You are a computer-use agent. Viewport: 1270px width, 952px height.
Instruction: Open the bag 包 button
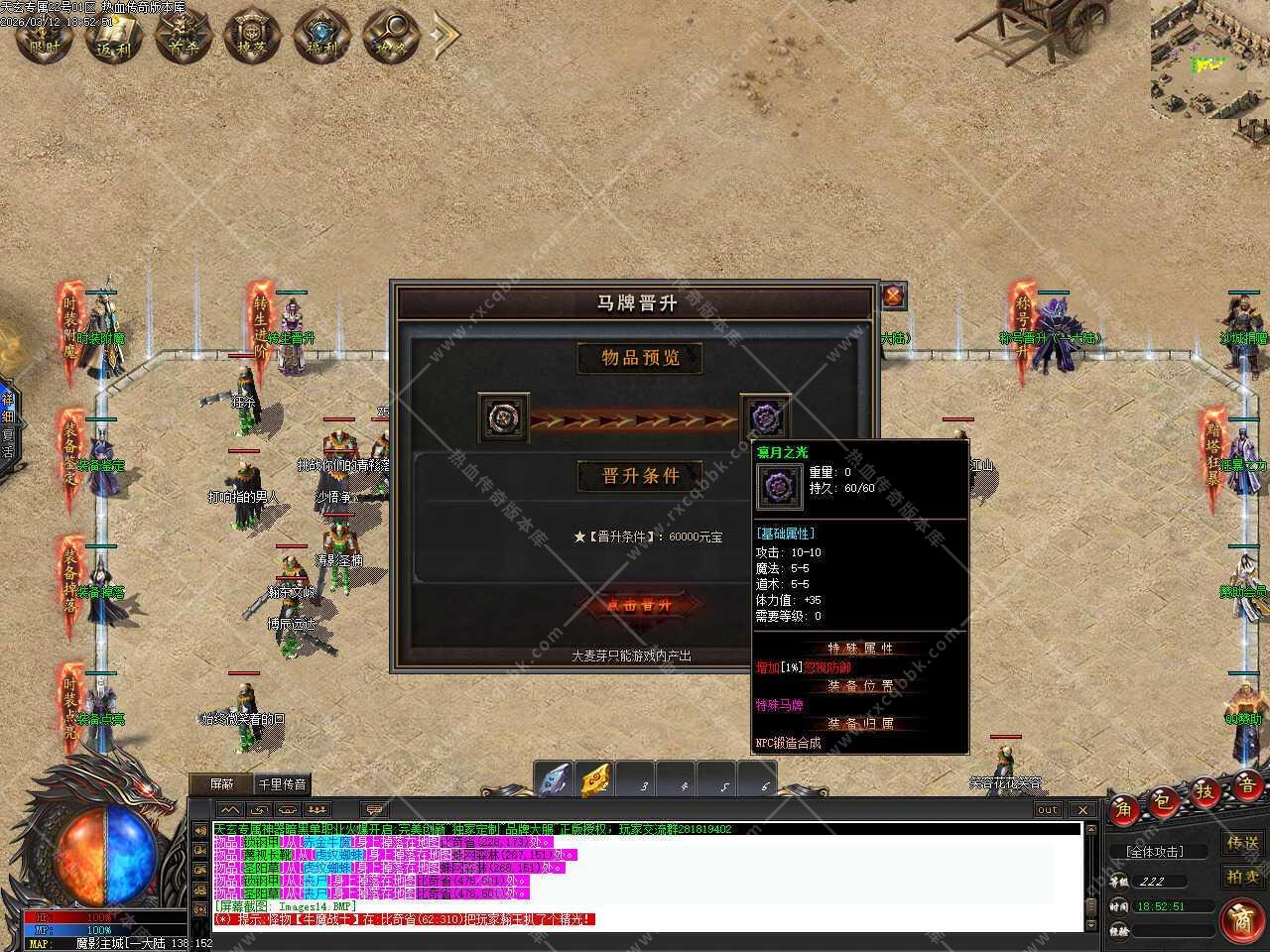coord(1163,799)
